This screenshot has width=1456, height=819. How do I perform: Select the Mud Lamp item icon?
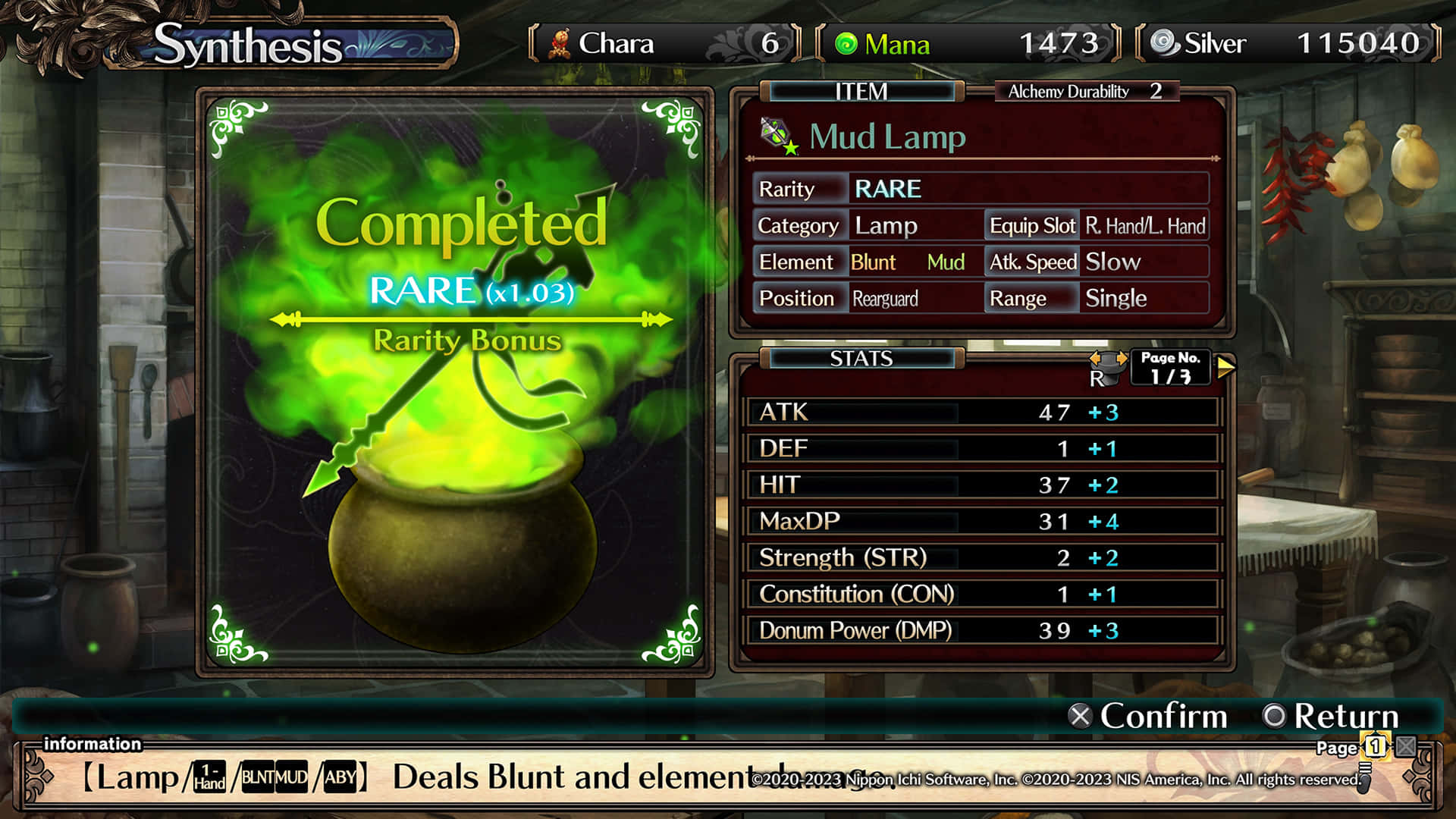click(x=779, y=136)
